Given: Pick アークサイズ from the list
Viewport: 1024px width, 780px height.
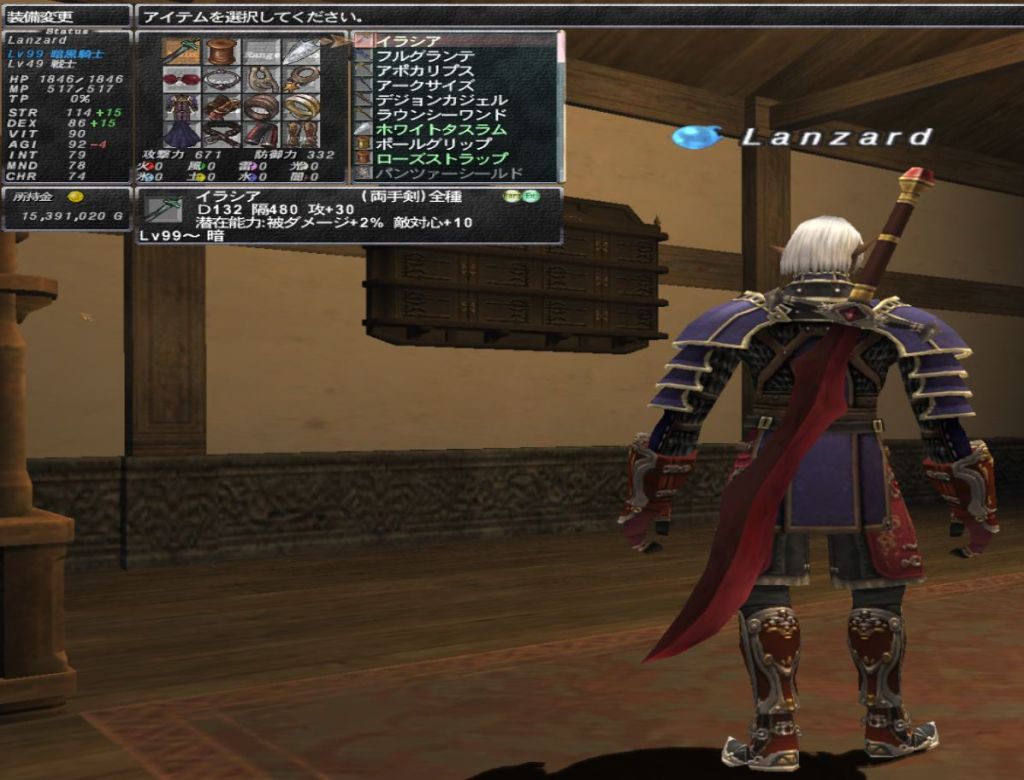Looking at the screenshot, I should [x=425, y=85].
